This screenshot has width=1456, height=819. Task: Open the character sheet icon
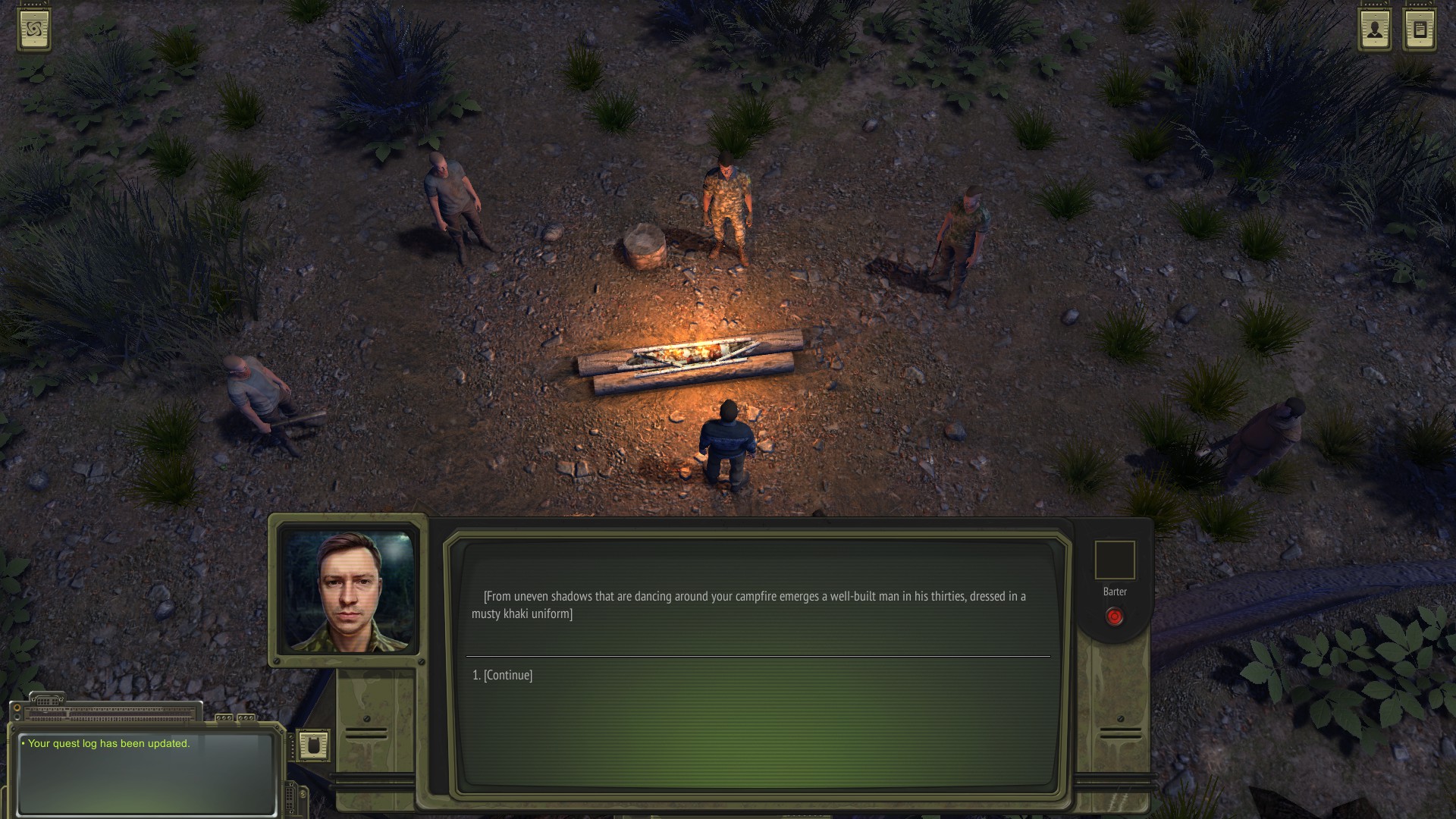[1374, 30]
